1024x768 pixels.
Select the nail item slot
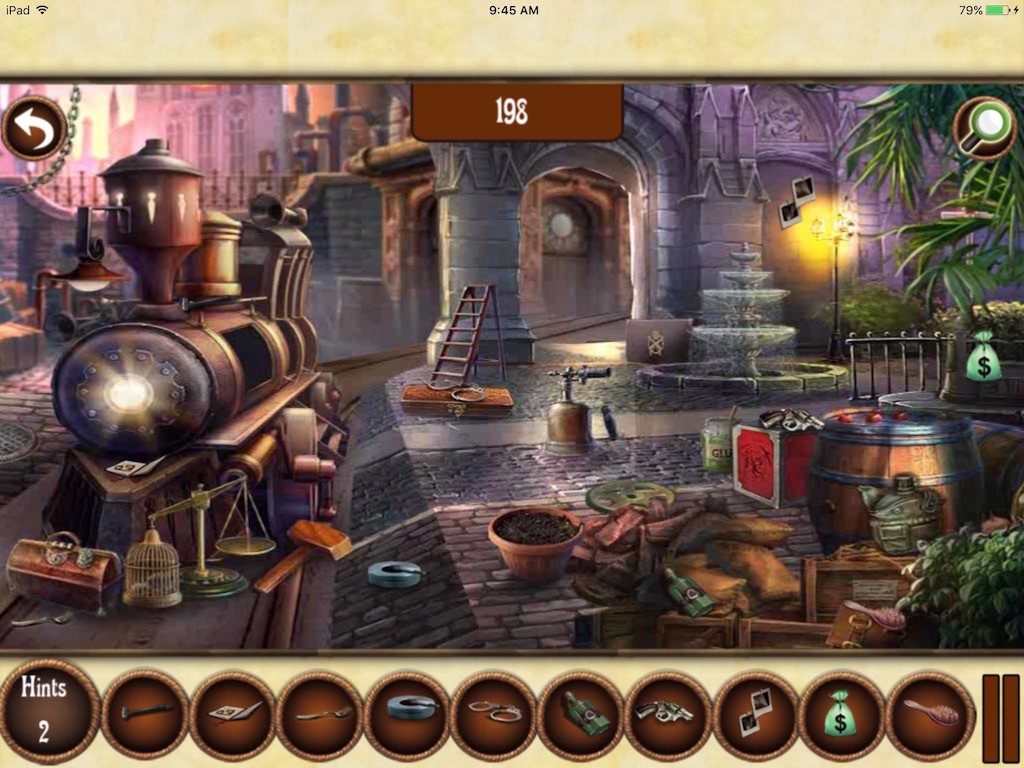(145, 714)
